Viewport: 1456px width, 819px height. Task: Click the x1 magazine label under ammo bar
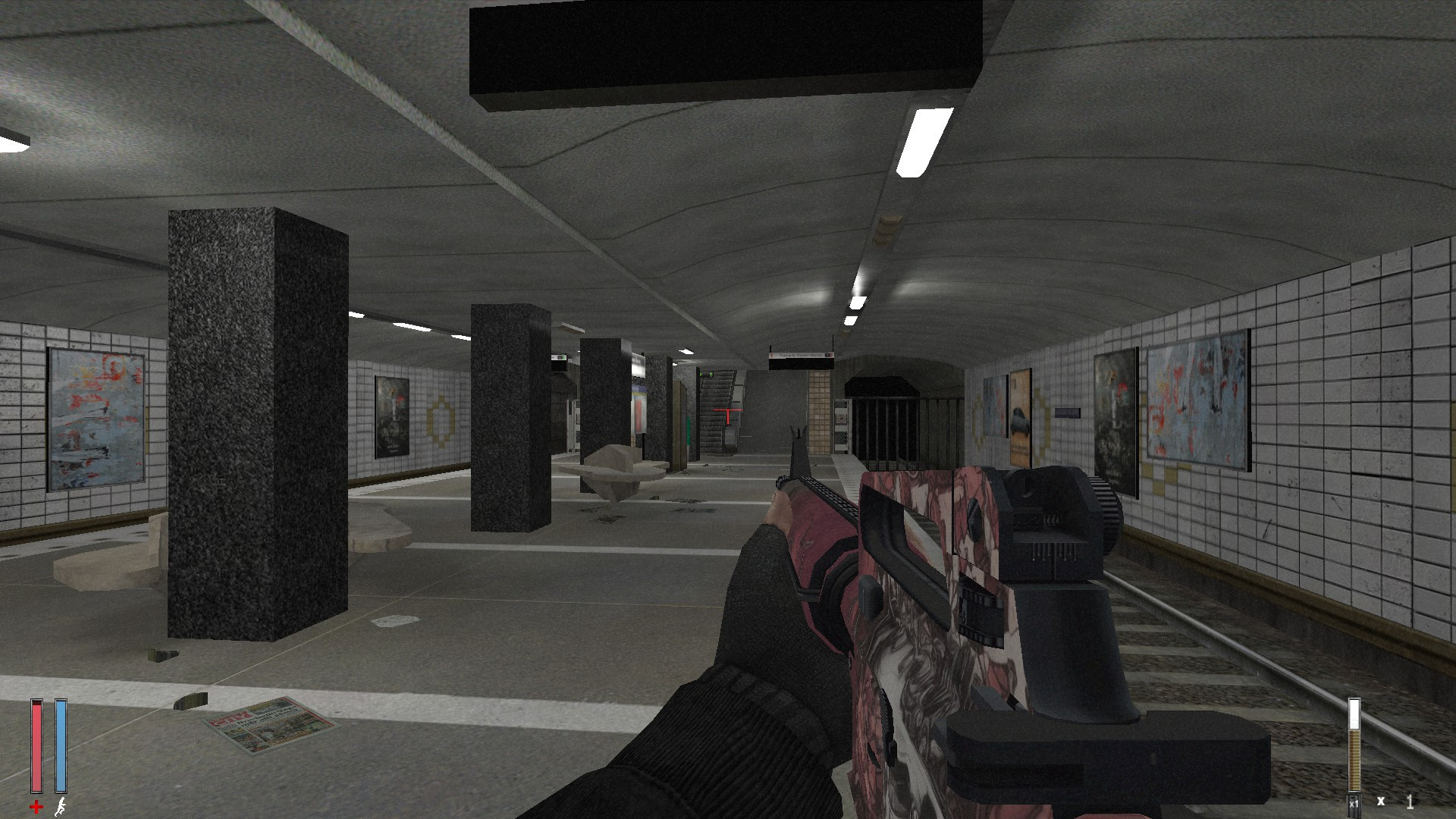coord(1354,802)
